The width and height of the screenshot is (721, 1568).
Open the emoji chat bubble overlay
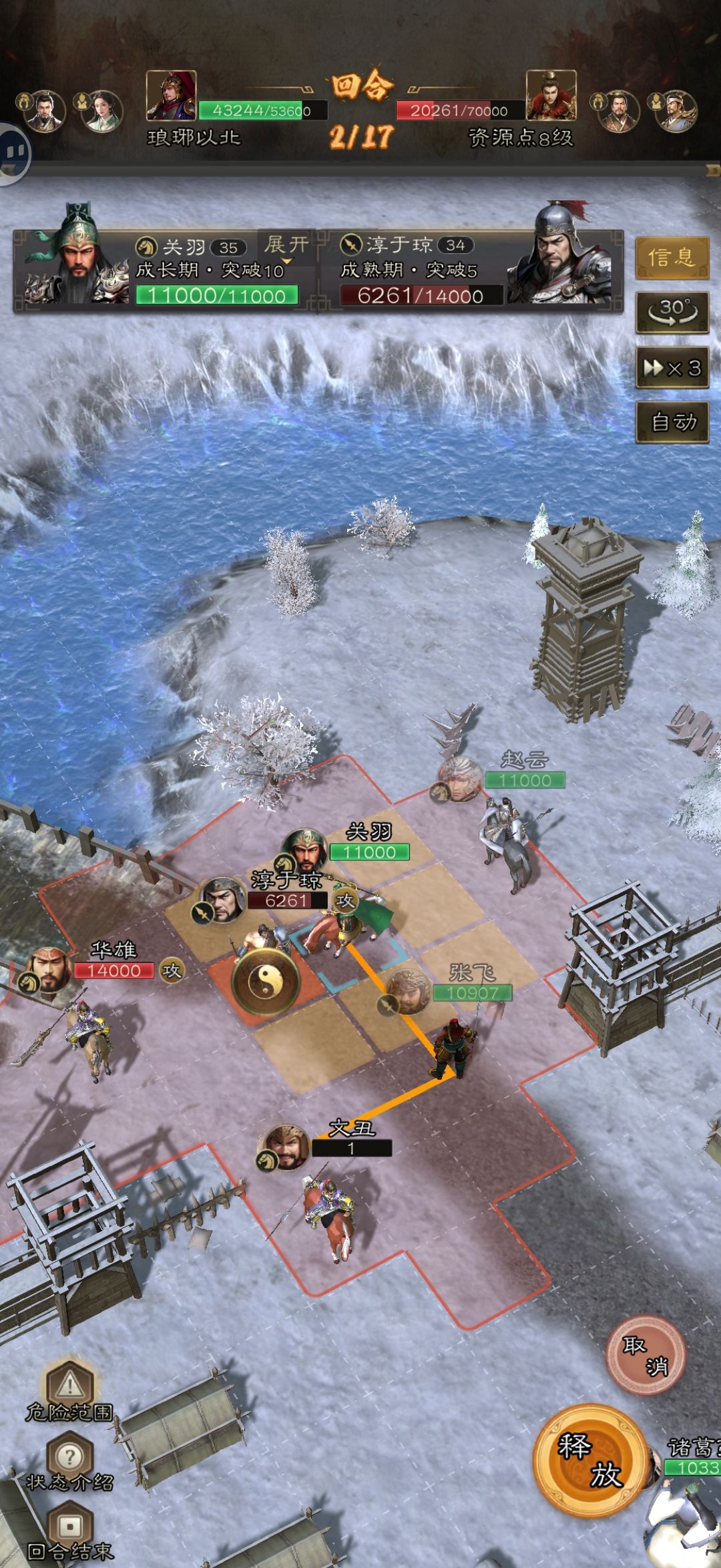13,154
